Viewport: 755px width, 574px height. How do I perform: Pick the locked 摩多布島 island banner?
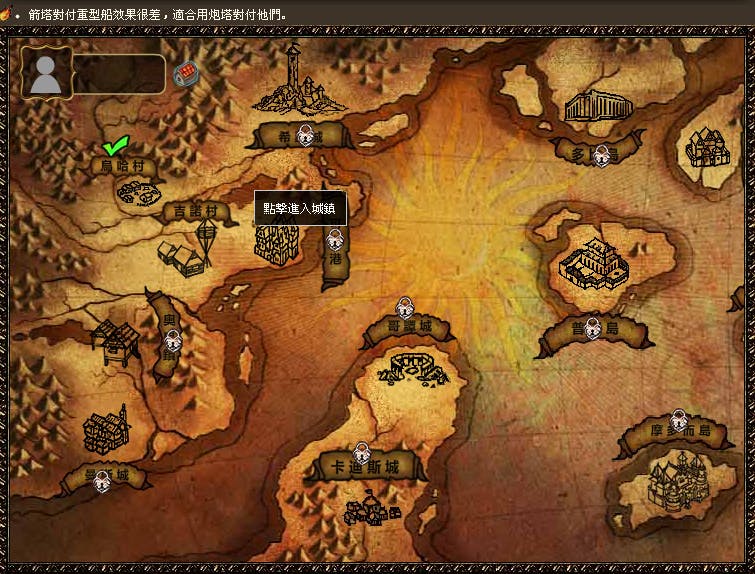click(678, 432)
